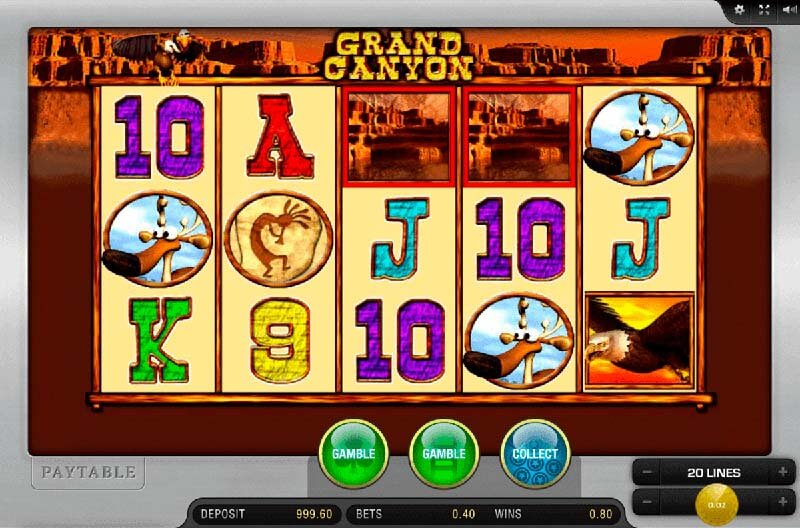Screen dimensions: 800x528
Task: Increase the number of lines
Action: pos(782,472)
